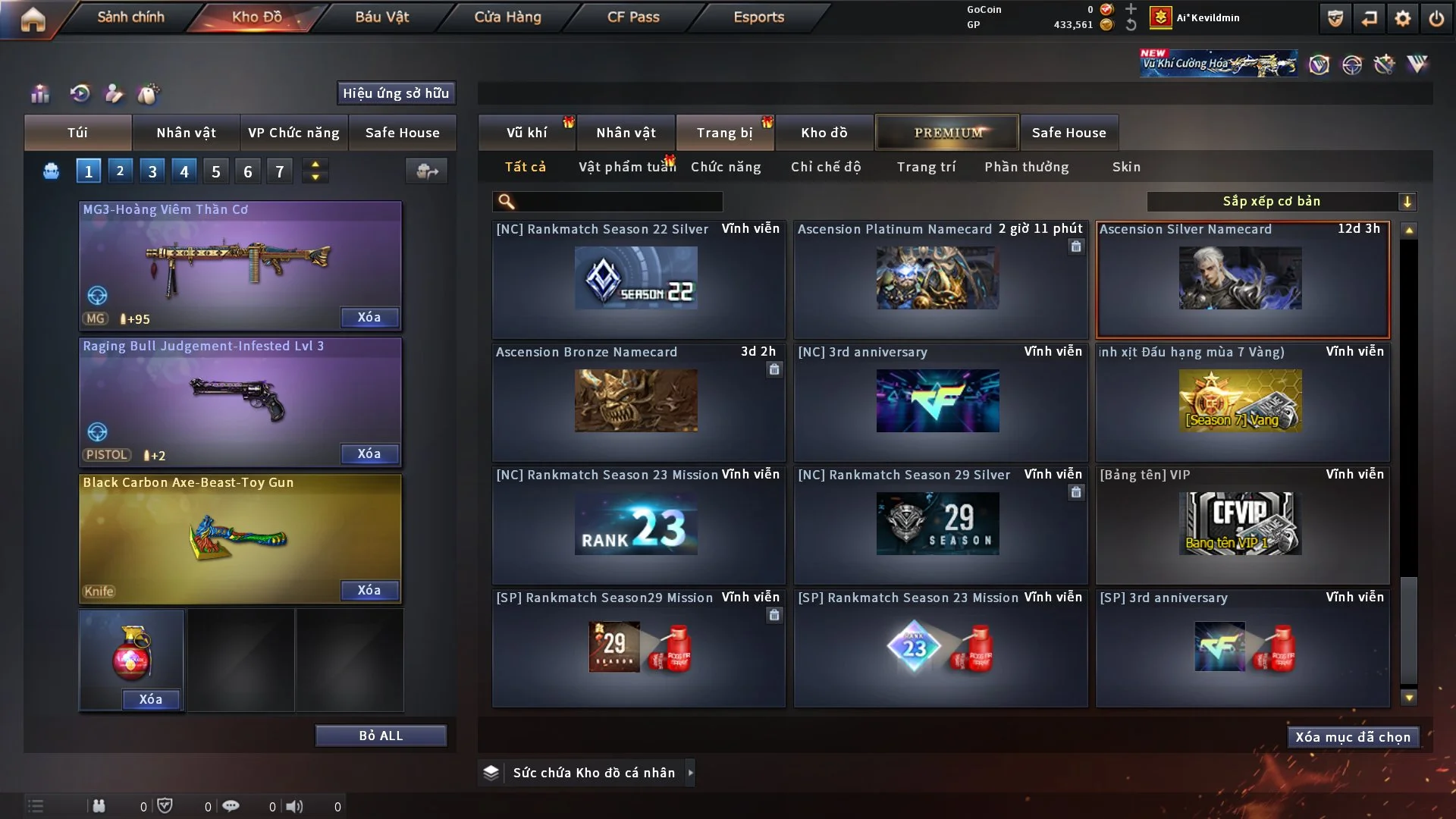Open Hiệu ứng sở hữu panel
Image resolution: width=1456 pixels, height=819 pixels.
click(396, 93)
